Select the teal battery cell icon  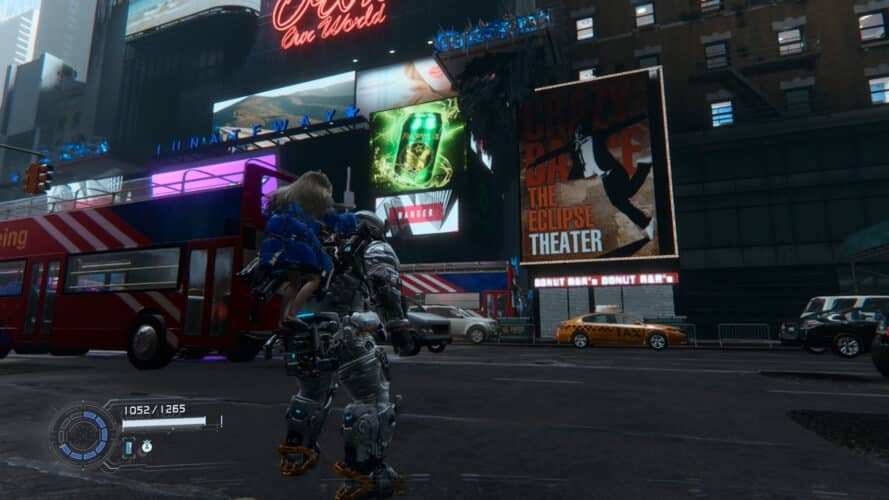pos(129,447)
